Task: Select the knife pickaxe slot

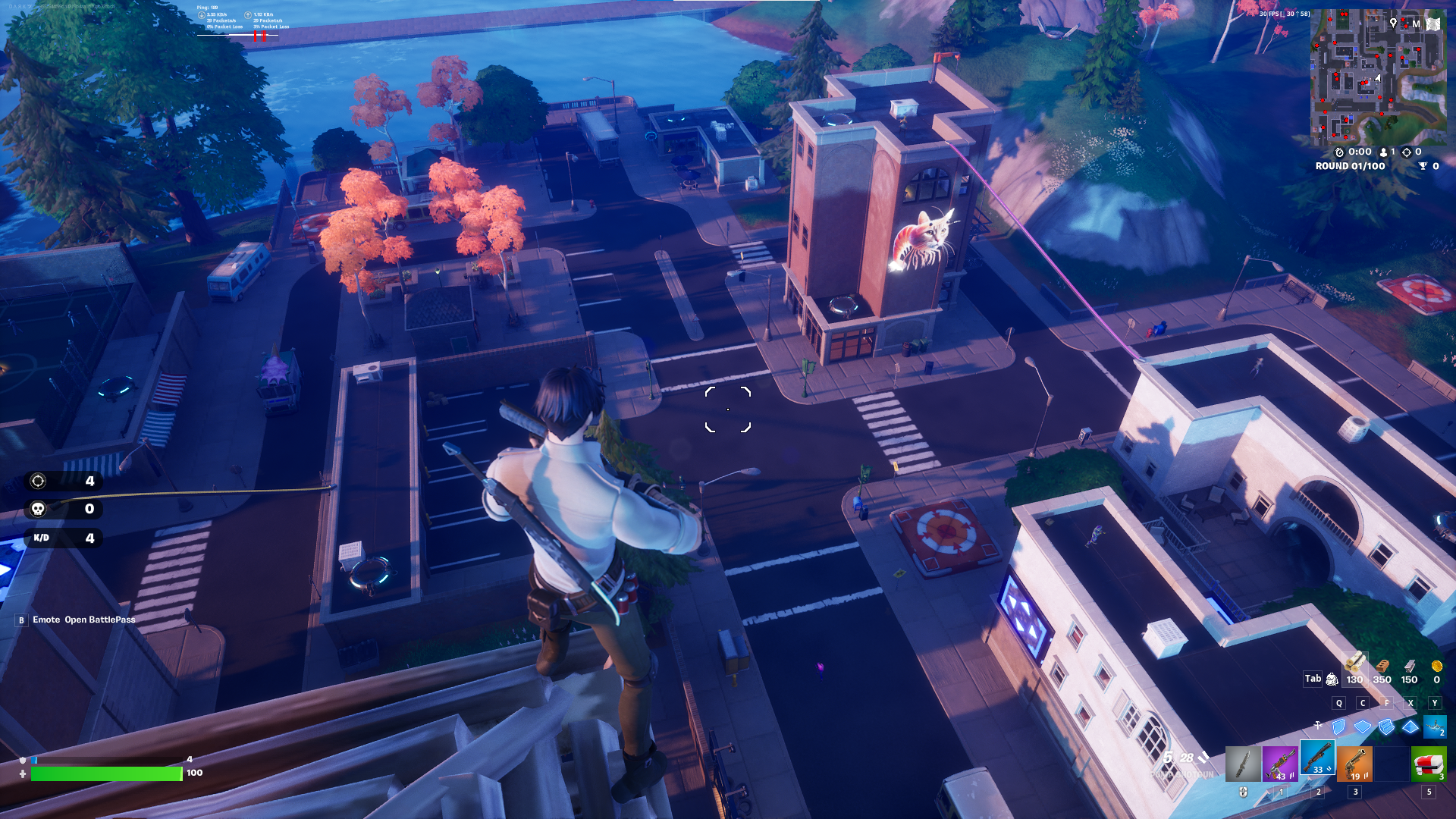Action: (x=1243, y=763)
